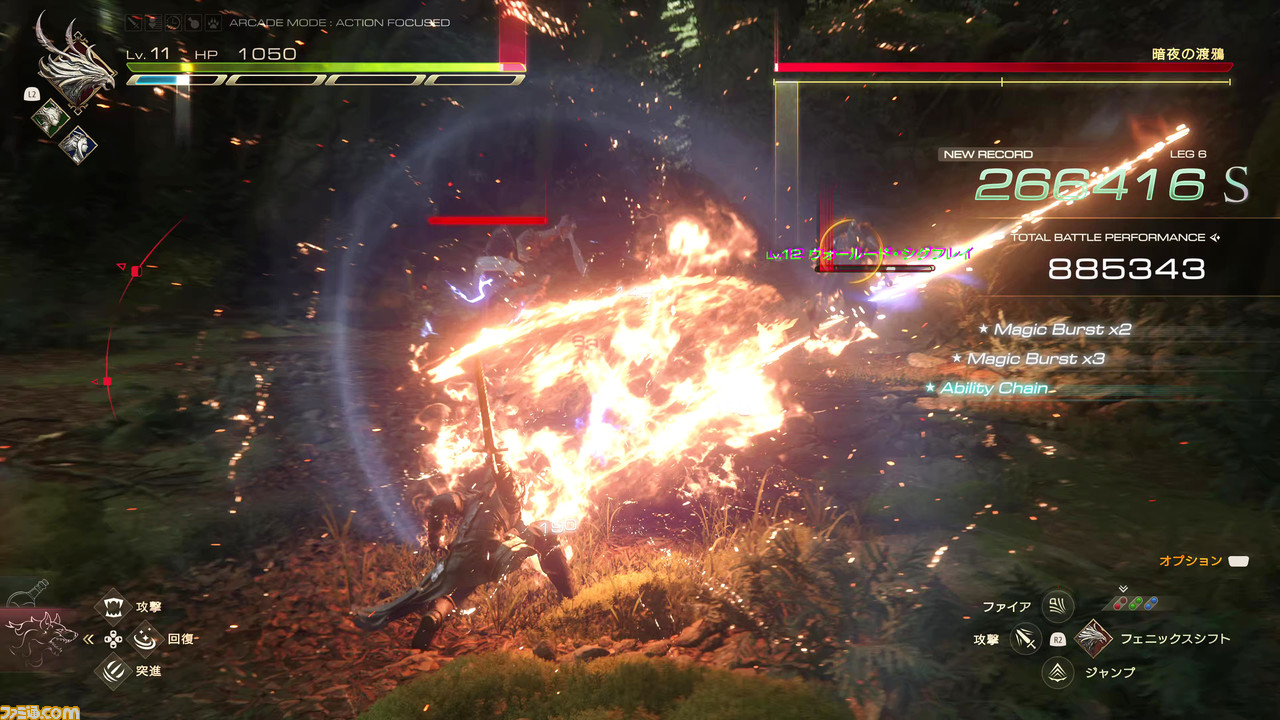The height and width of the screenshot is (720, 1280).
Task: Select the Torgal wolf command panel
Action: point(42,637)
